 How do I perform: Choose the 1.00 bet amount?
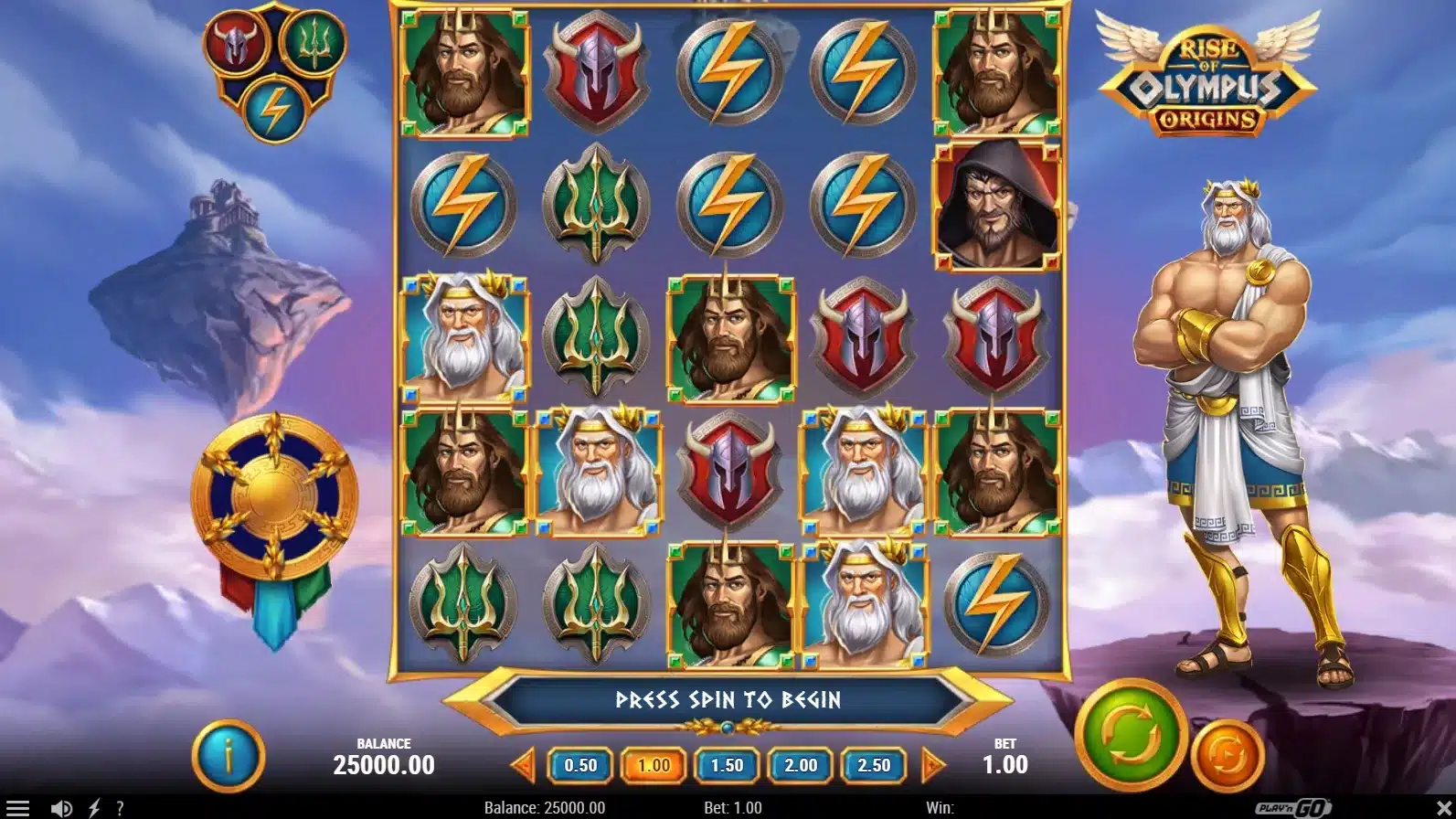pos(654,765)
